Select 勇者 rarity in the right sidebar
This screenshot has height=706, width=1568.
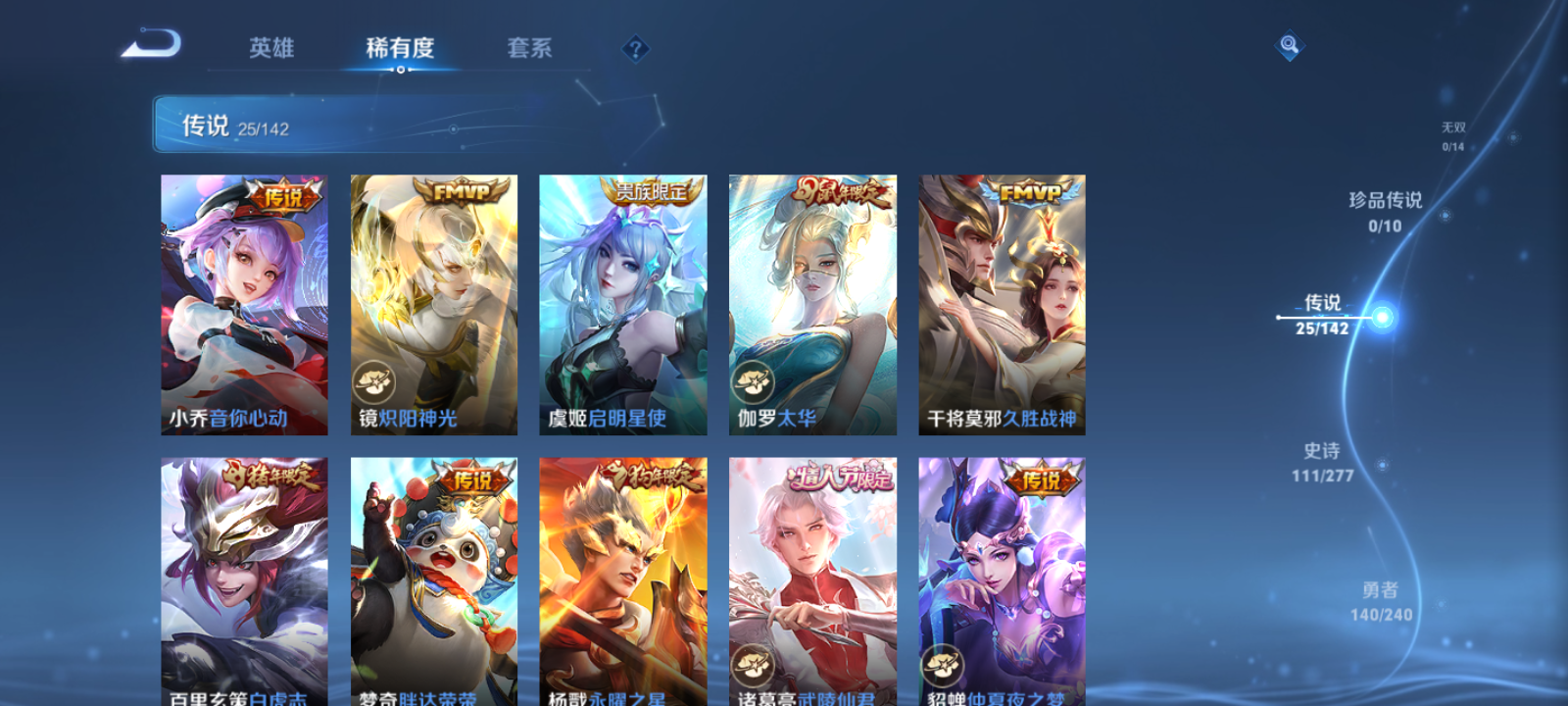point(1381,600)
